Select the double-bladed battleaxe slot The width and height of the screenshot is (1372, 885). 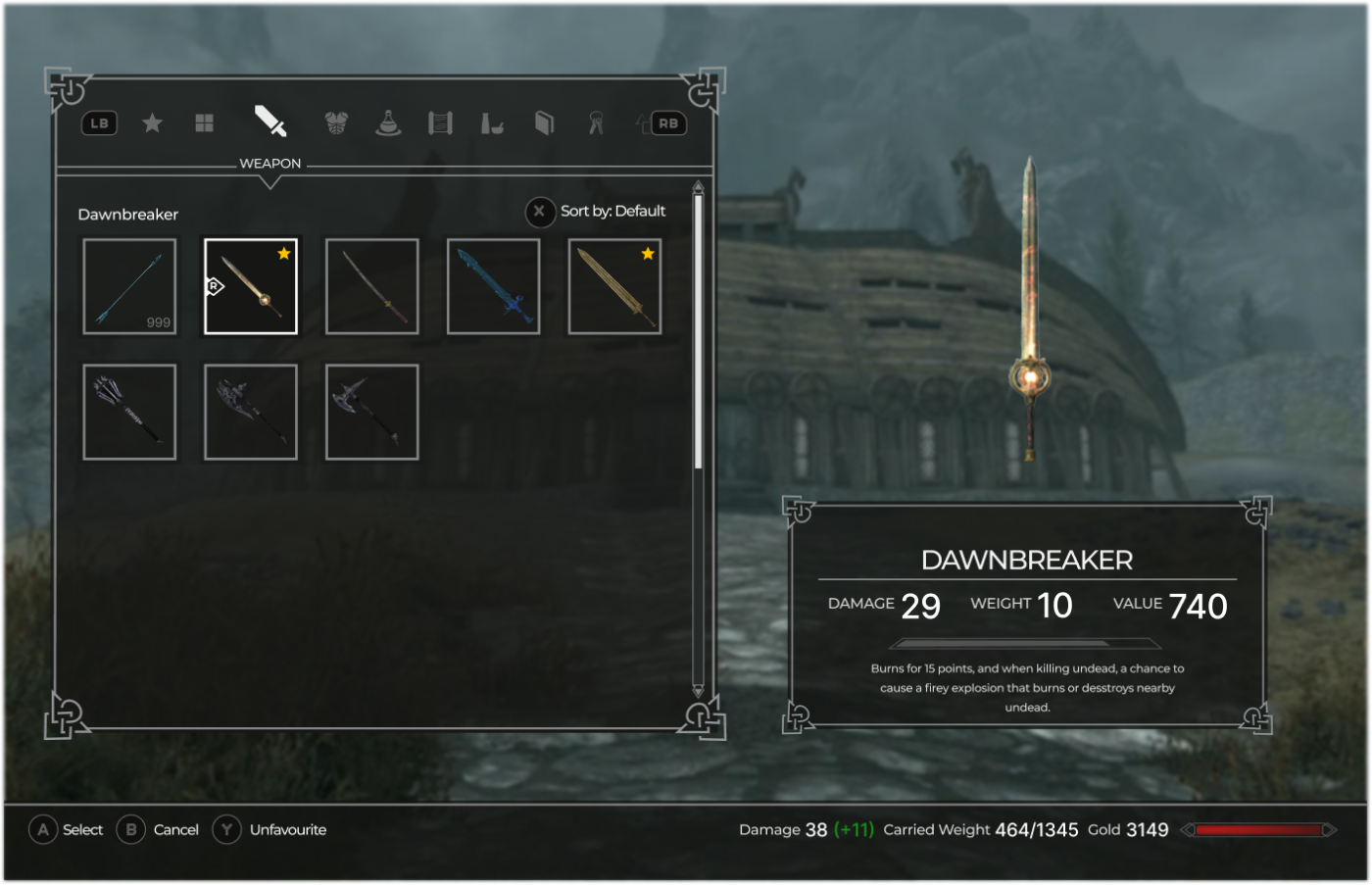[x=251, y=412]
